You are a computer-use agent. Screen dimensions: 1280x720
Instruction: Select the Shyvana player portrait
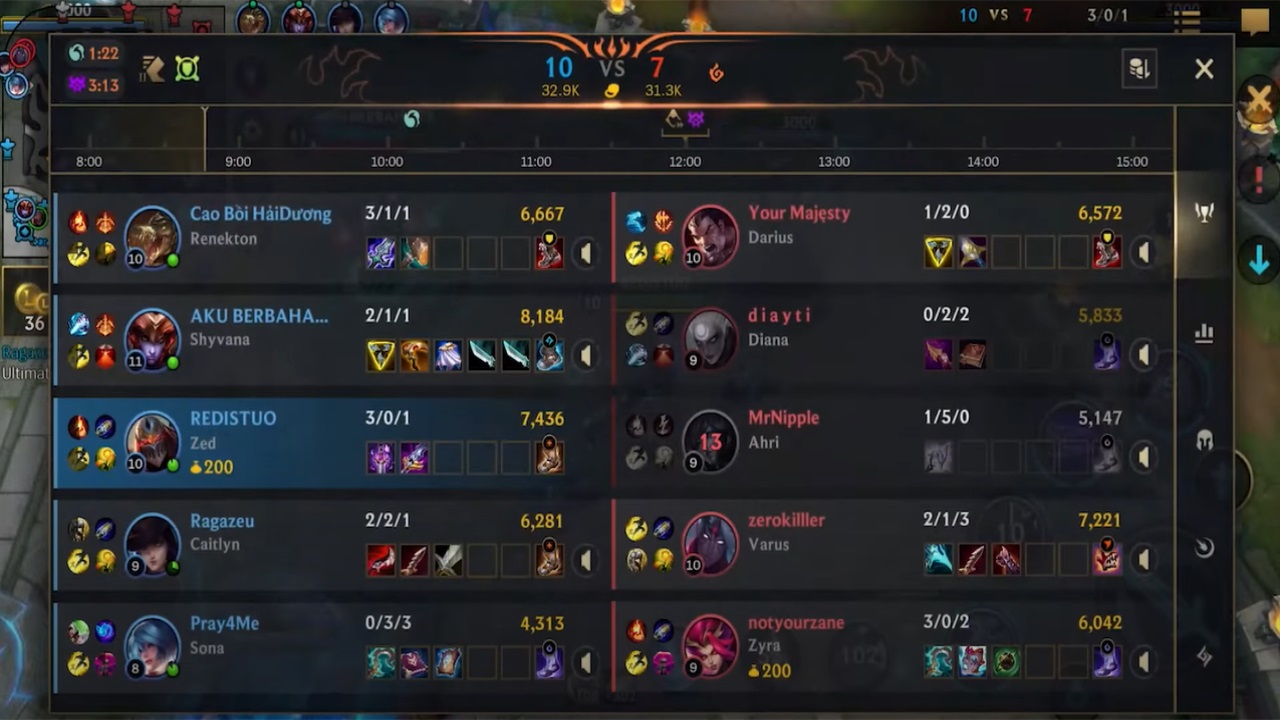coord(152,340)
